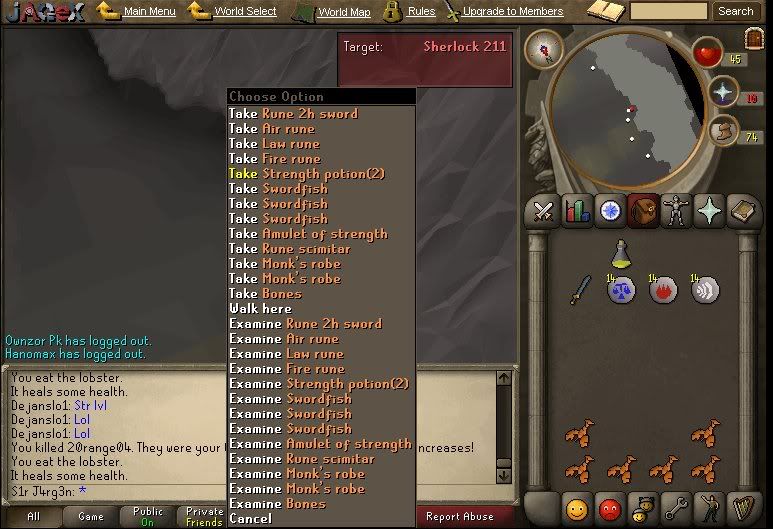Viewport: 773px width, 529px height.
Task: Hit the Search button
Action: (x=735, y=12)
